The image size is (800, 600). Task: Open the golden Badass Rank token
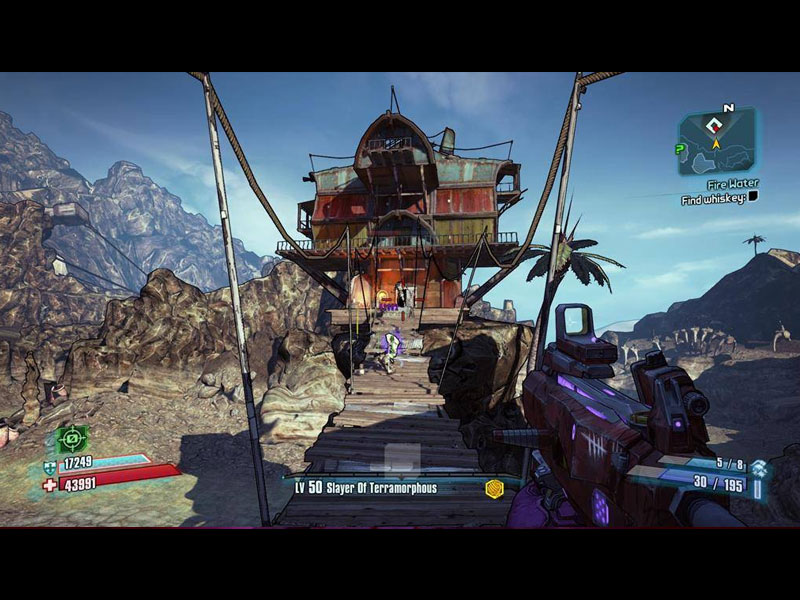(x=493, y=488)
